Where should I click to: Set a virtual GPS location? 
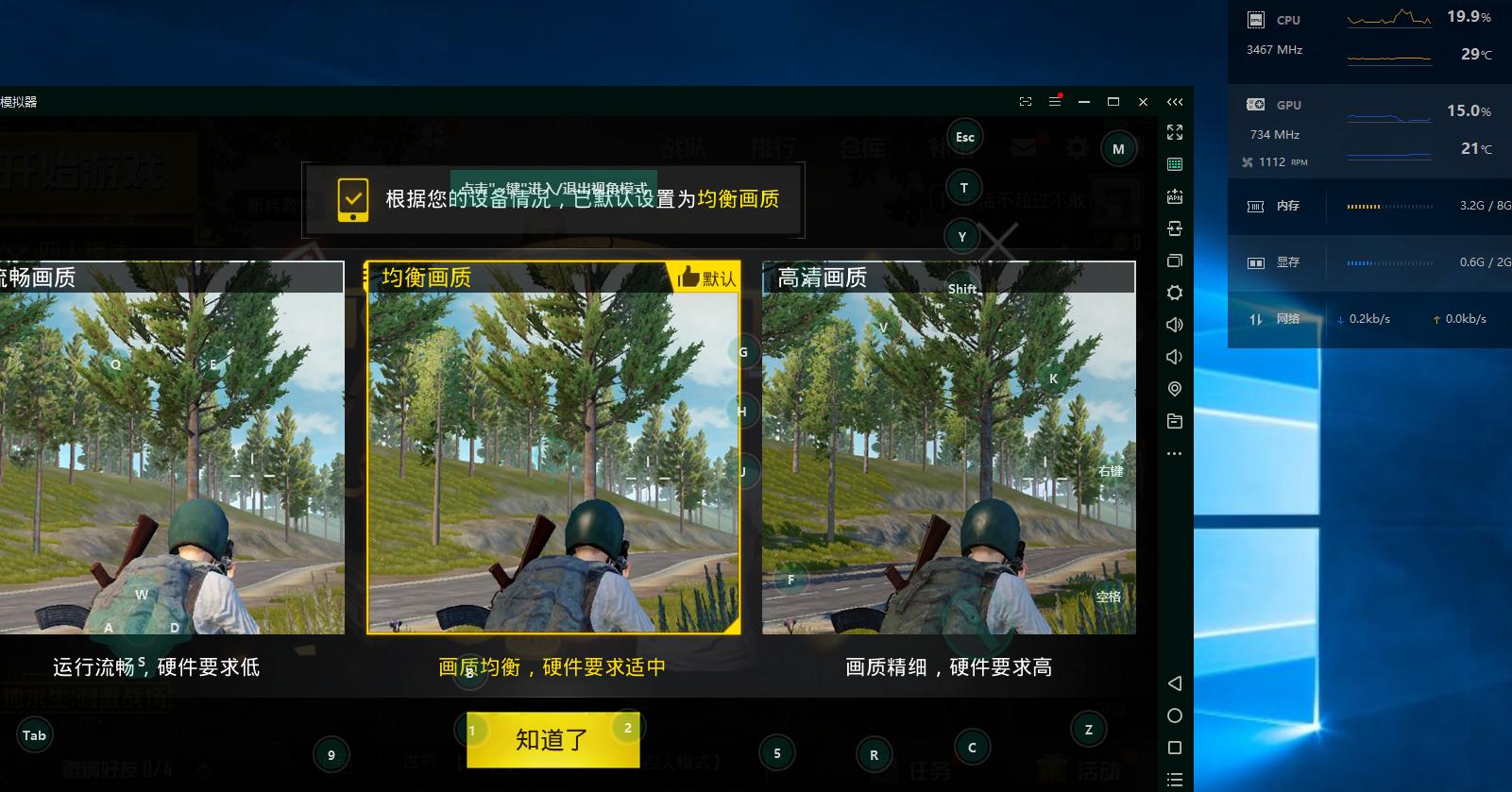pos(1175,388)
